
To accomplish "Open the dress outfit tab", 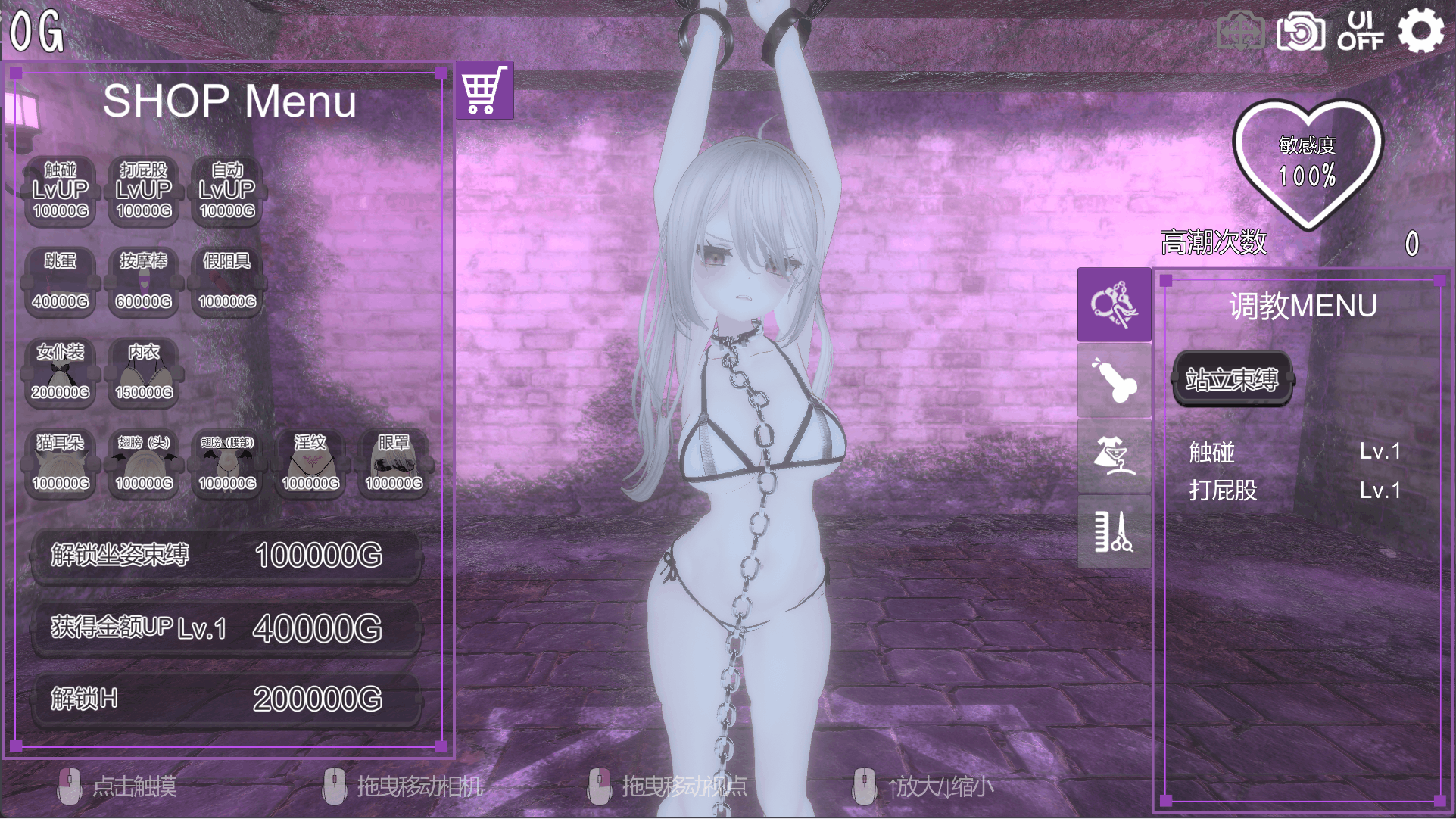I will click(1114, 456).
